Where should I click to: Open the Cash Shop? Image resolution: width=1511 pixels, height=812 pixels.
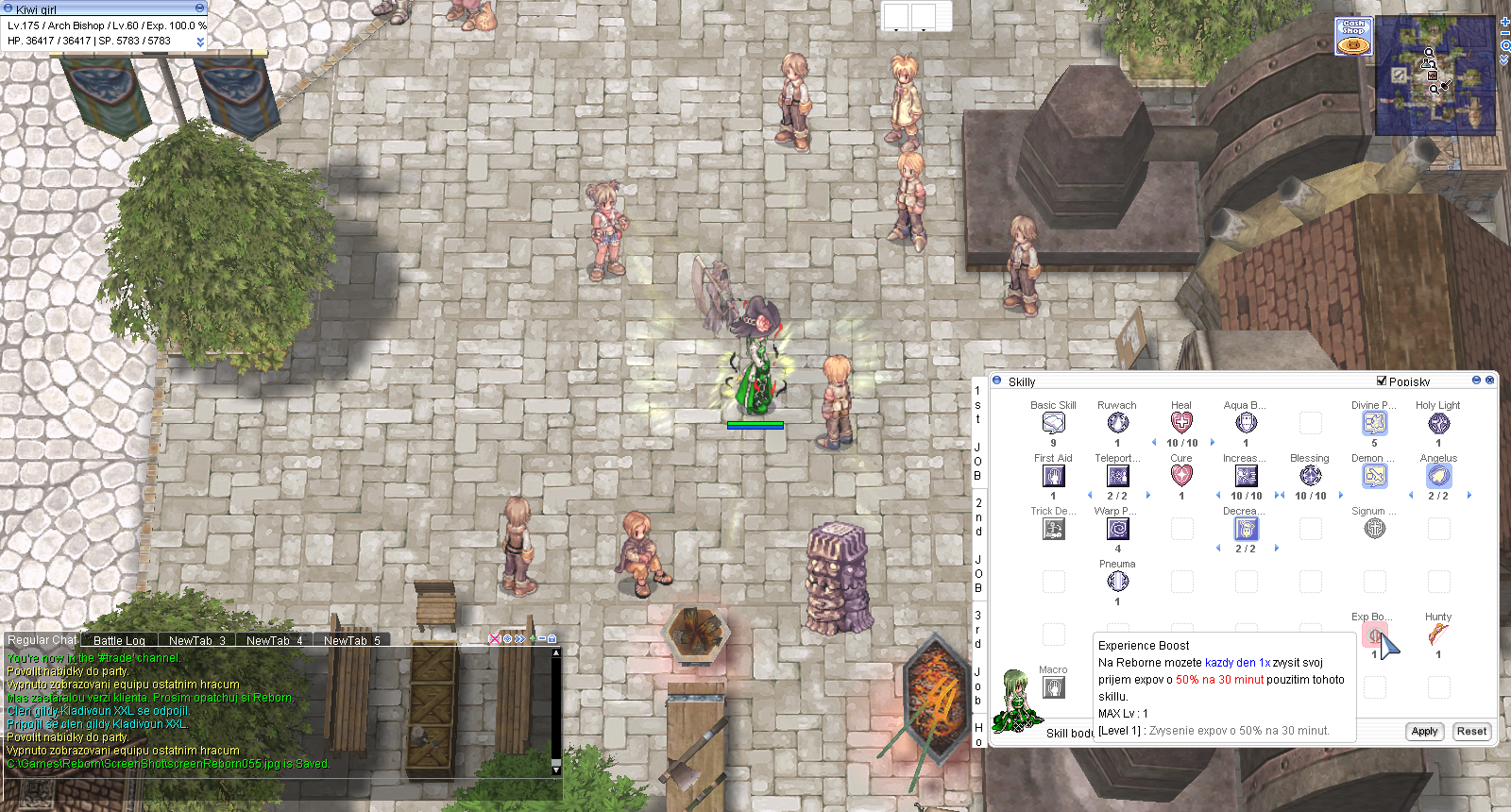1353,37
